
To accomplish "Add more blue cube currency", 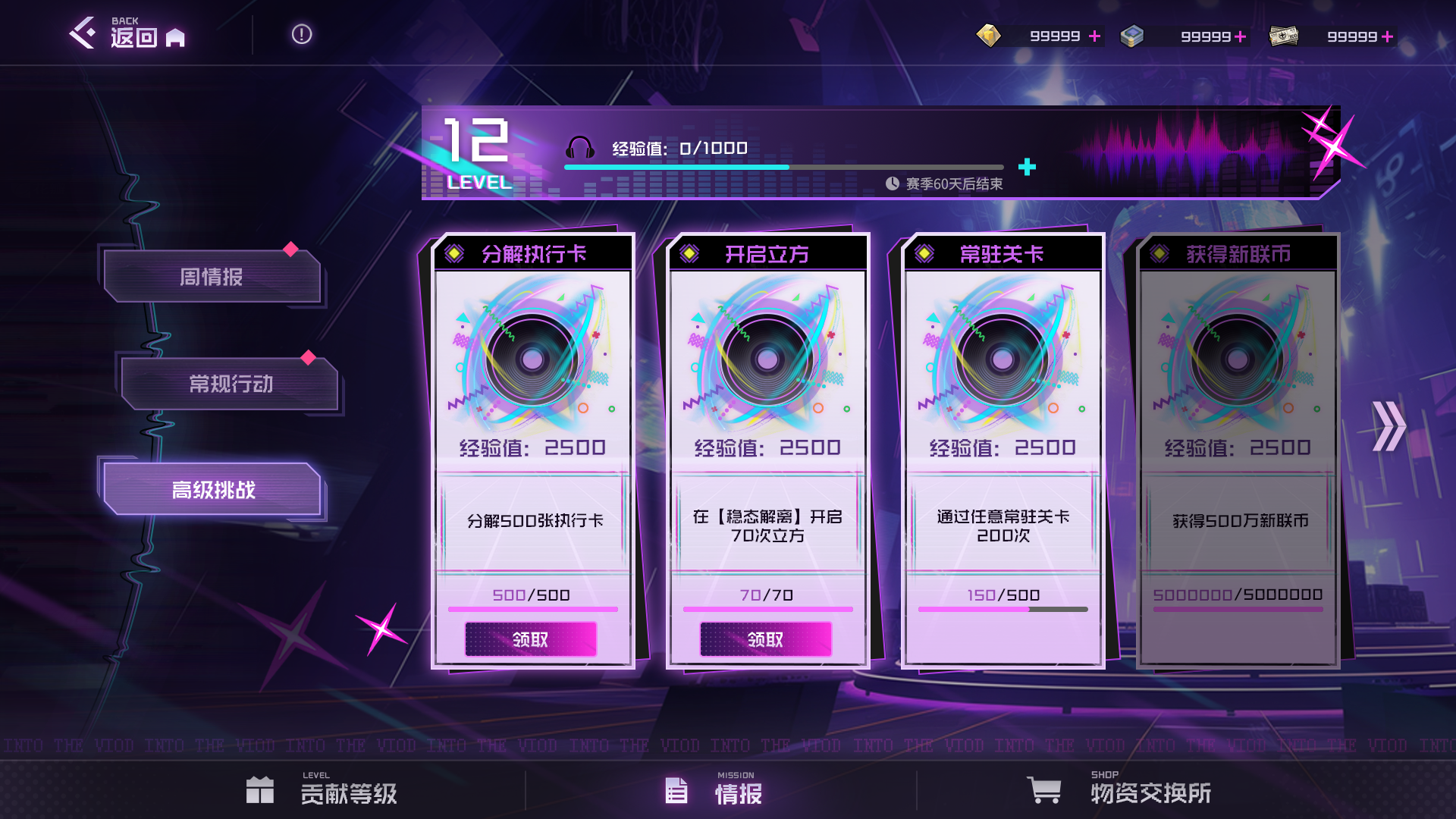I will (x=1241, y=36).
